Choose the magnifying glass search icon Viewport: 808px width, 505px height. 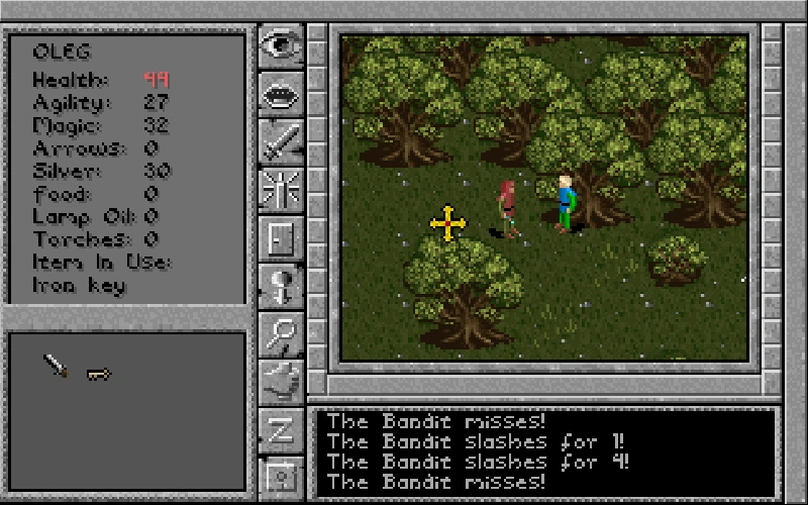(281, 334)
